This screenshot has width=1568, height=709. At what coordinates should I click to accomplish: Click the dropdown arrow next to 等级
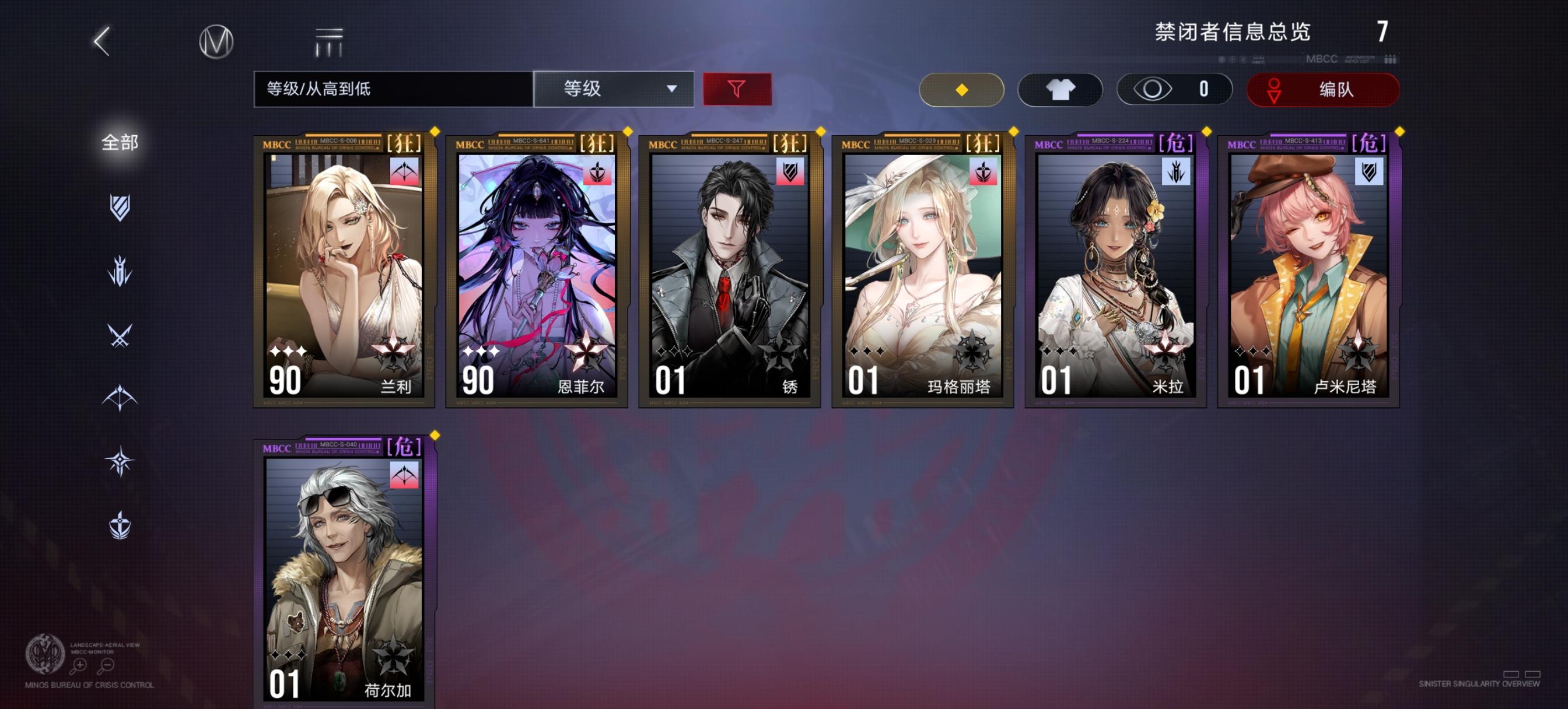point(671,89)
